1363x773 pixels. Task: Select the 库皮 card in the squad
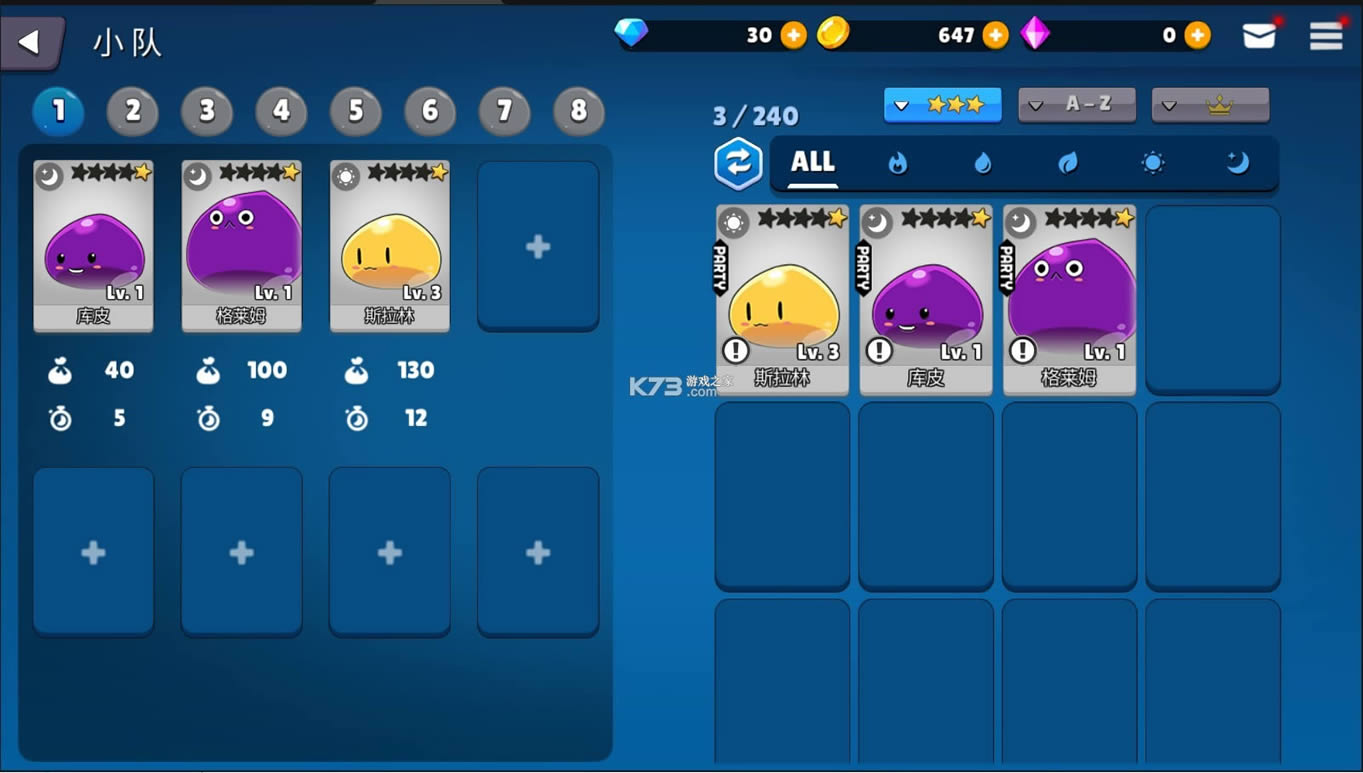click(x=93, y=246)
